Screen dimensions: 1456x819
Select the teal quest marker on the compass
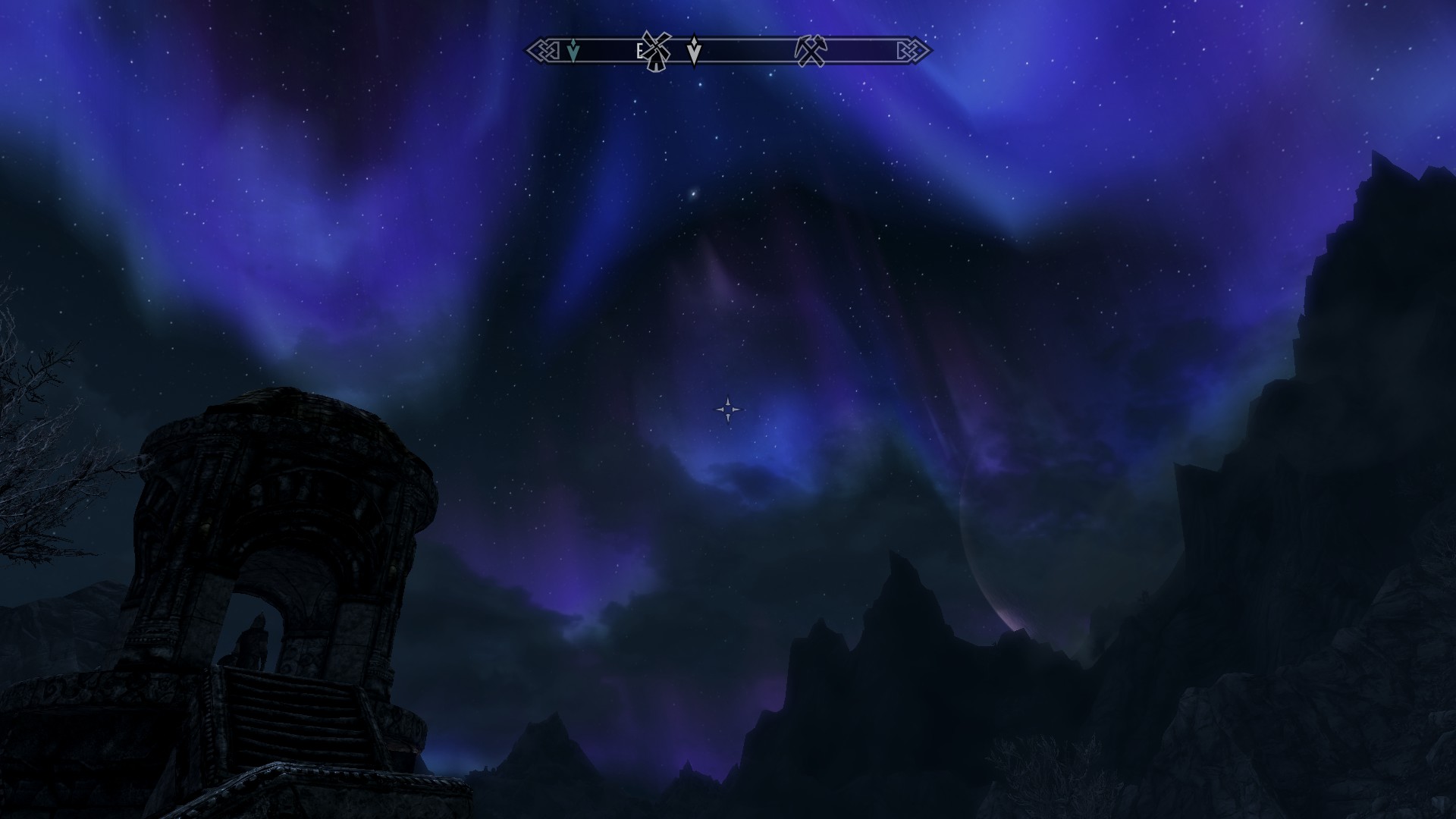(573, 52)
